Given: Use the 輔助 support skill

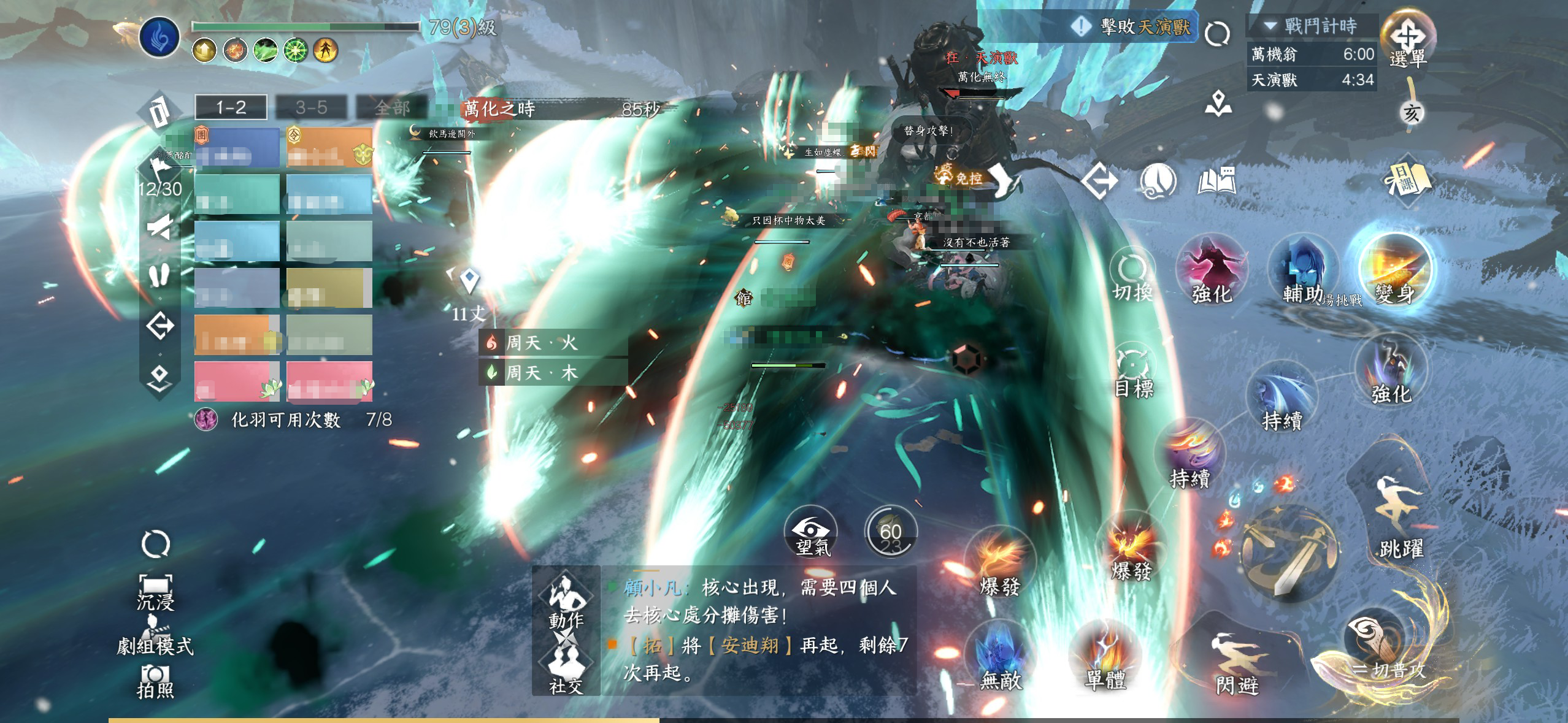Looking at the screenshot, I should [1303, 270].
